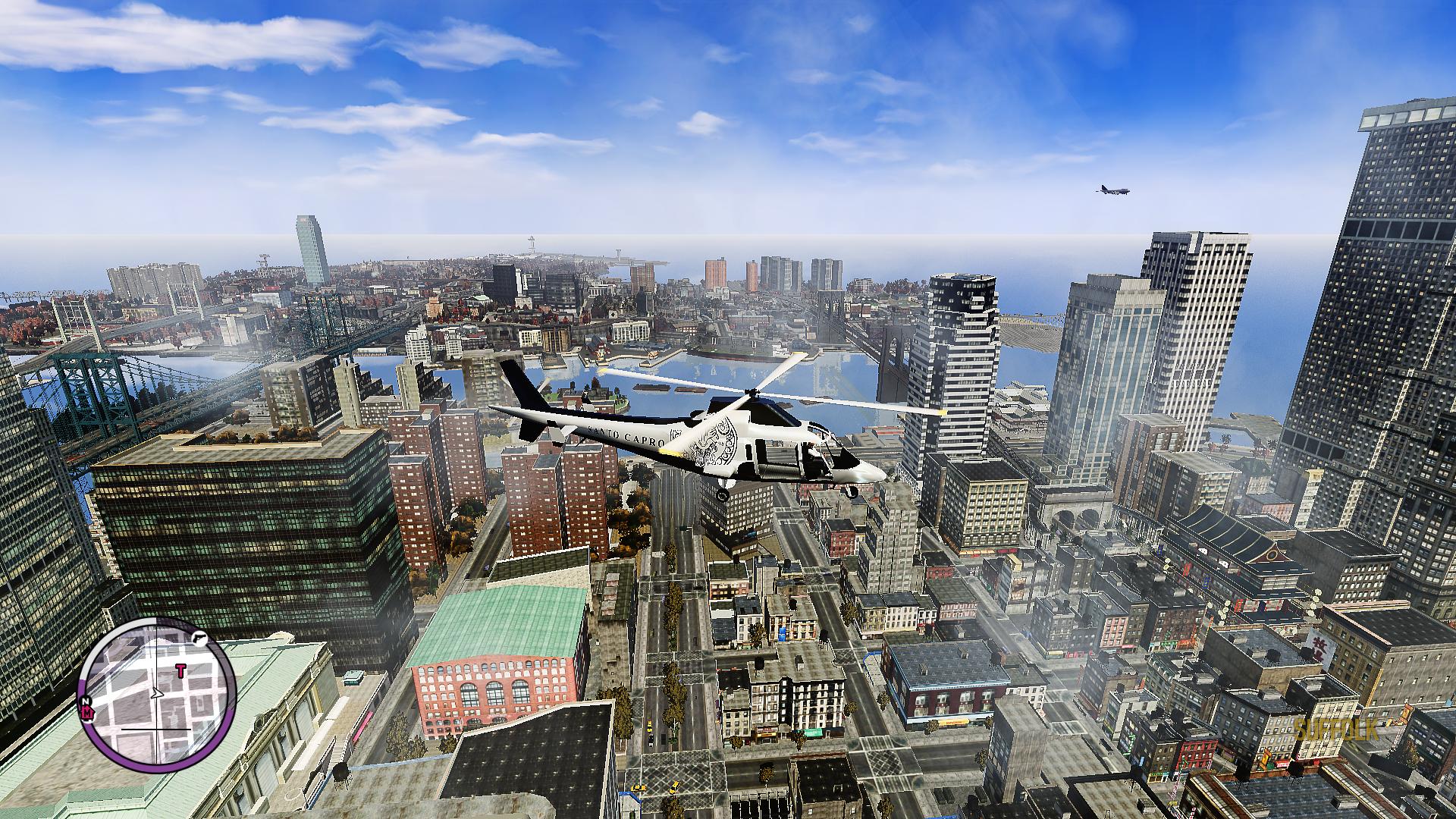Click the pink M safehouse marker
The height and width of the screenshot is (819, 1456).
(88, 712)
